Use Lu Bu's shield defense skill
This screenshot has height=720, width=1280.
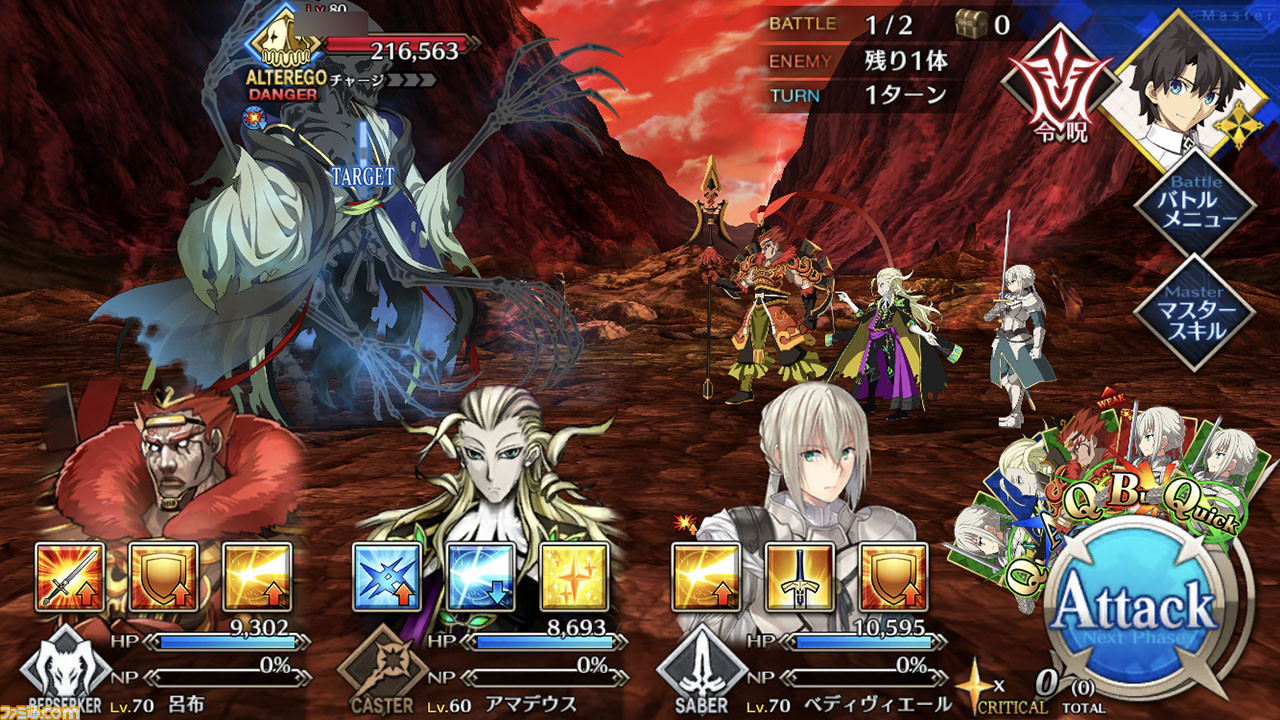(x=163, y=577)
